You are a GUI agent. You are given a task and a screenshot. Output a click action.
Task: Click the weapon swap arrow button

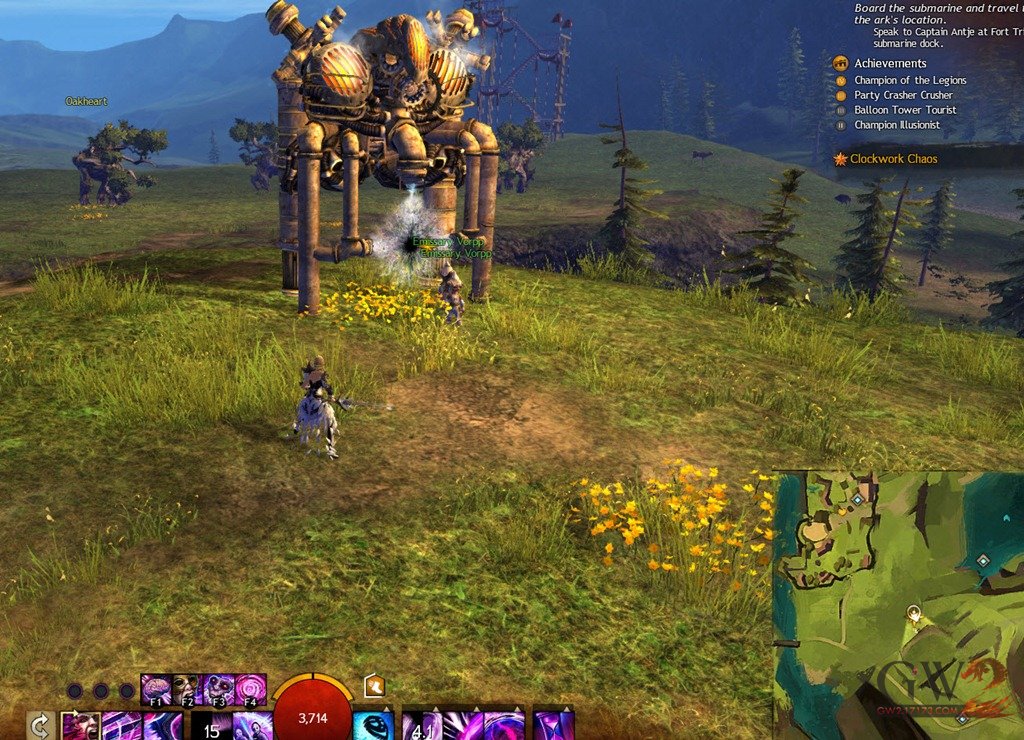click(x=40, y=726)
